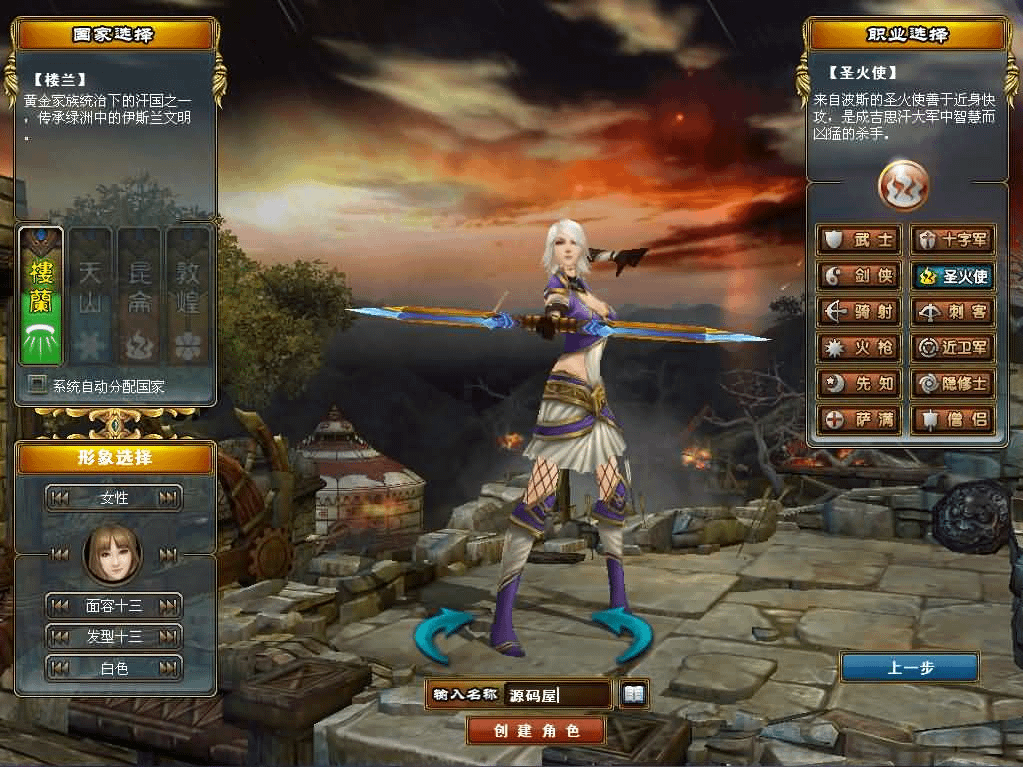Image resolution: width=1023 pixels, height=767 pixels.
Task: Choose the 僧侣 class button
Action: 952,419
